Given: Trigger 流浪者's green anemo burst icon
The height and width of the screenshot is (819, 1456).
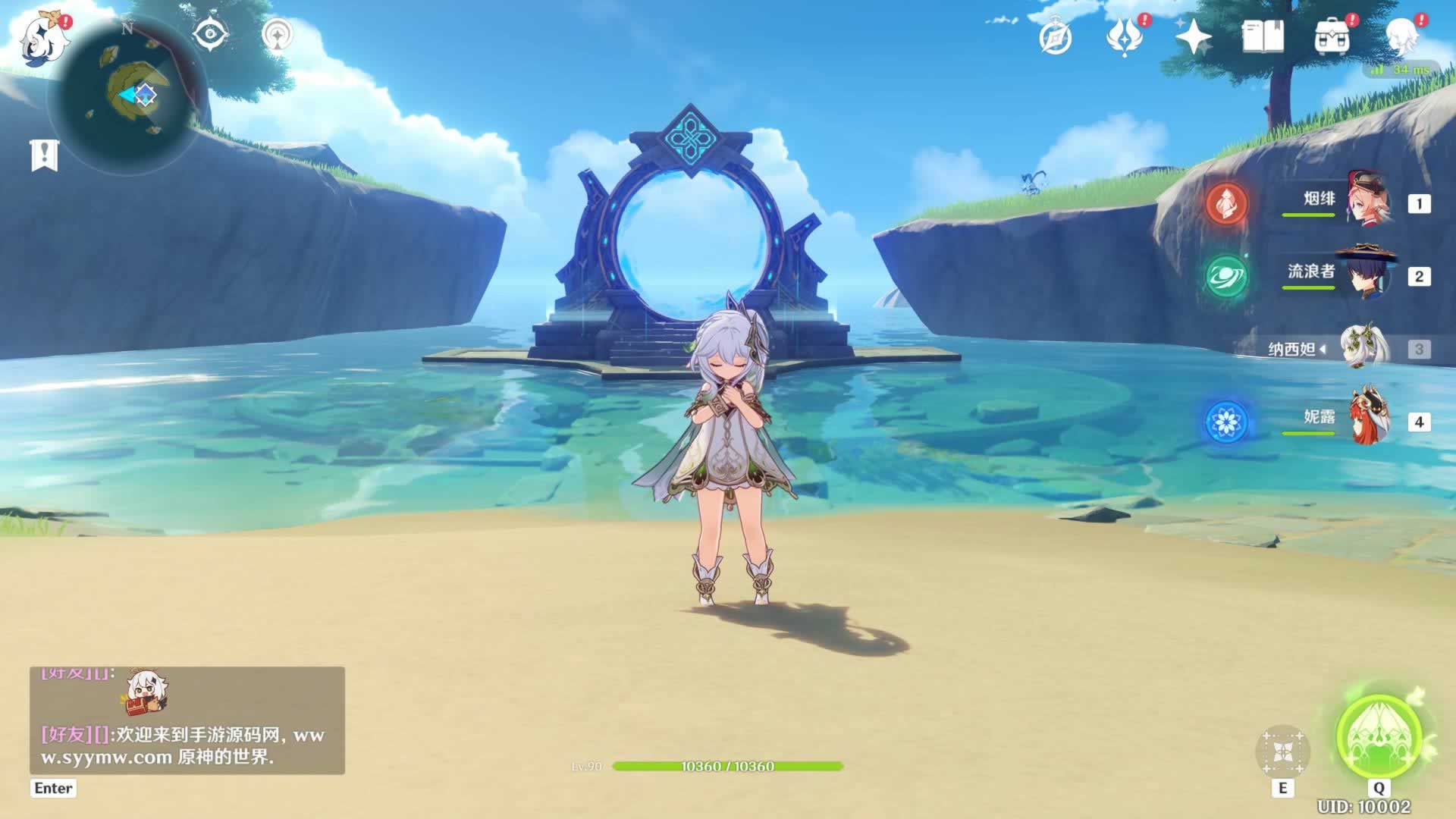Looking at the screenshot, I should (1226, 276).
